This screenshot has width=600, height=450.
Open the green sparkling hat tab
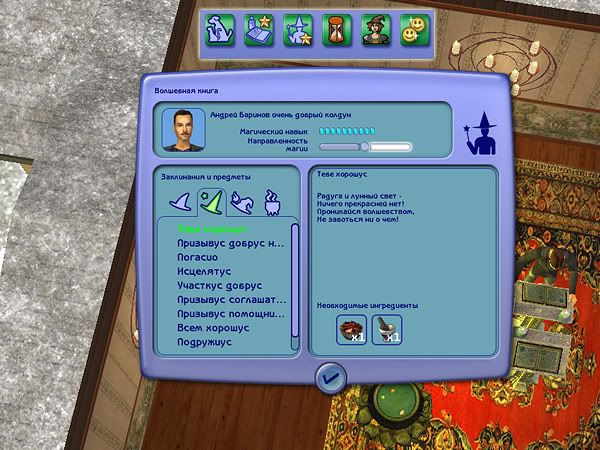pos(210,202)
